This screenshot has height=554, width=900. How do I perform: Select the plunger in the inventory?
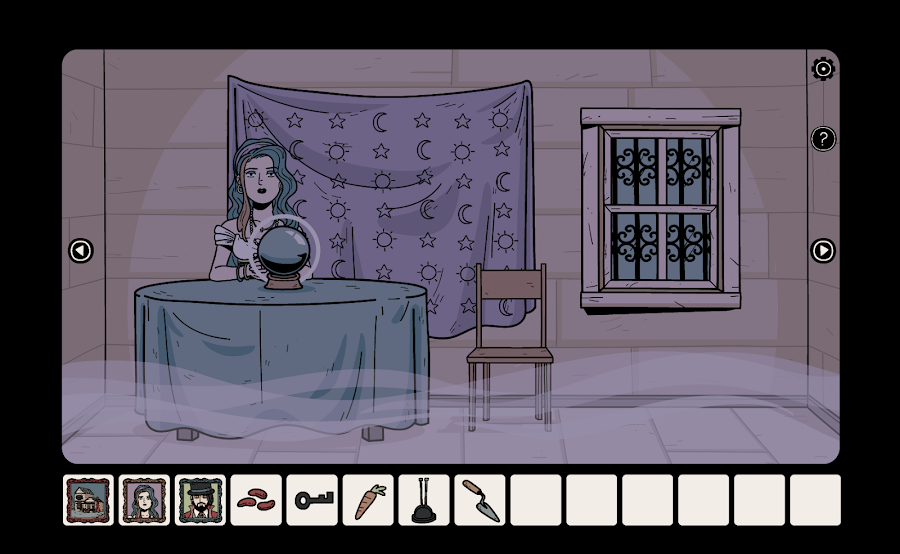425,500
